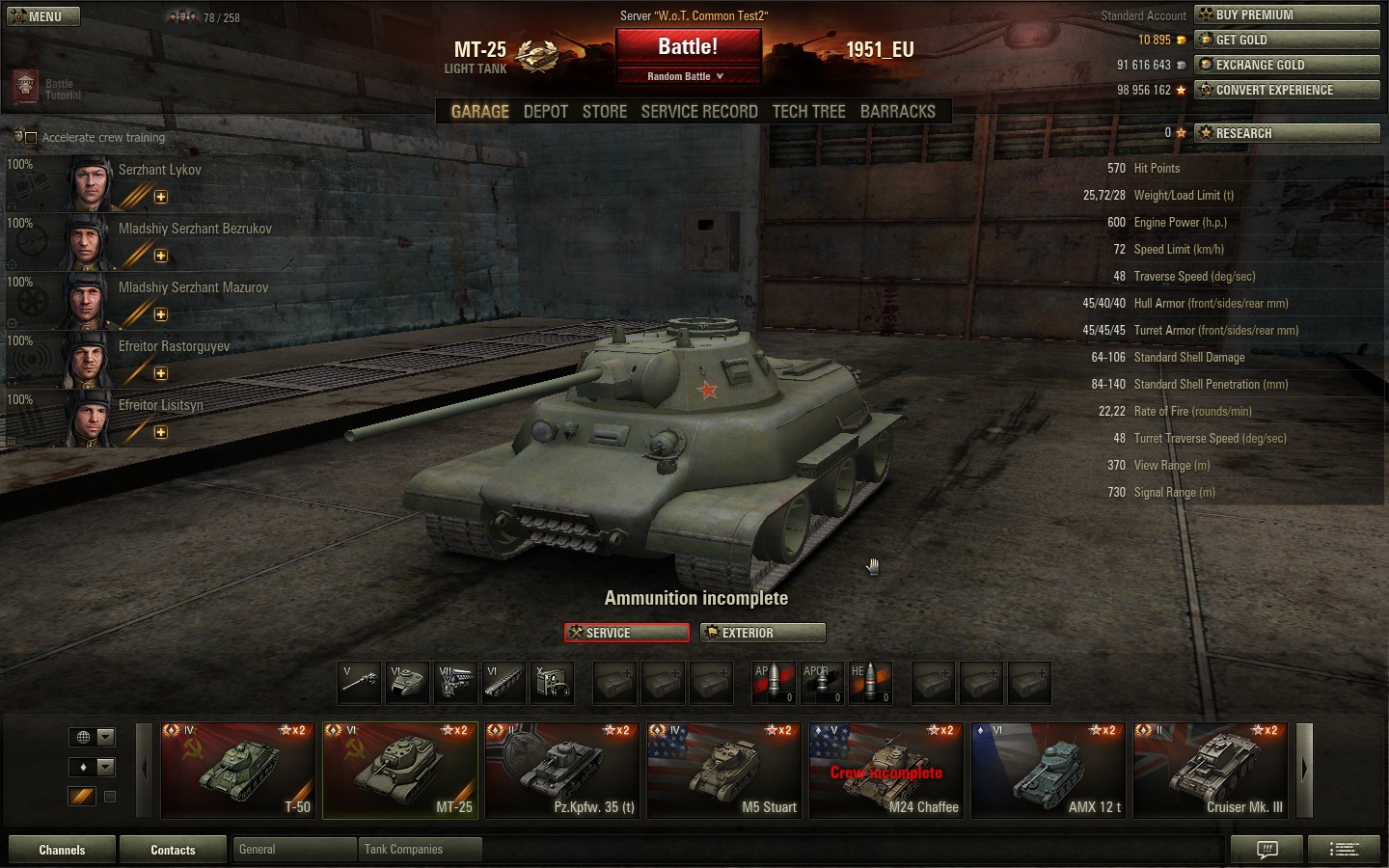Image resolution: width=1389 pixels, height=868 pixels.
Task: Open the main MENU button
Action: pos(43,16)
